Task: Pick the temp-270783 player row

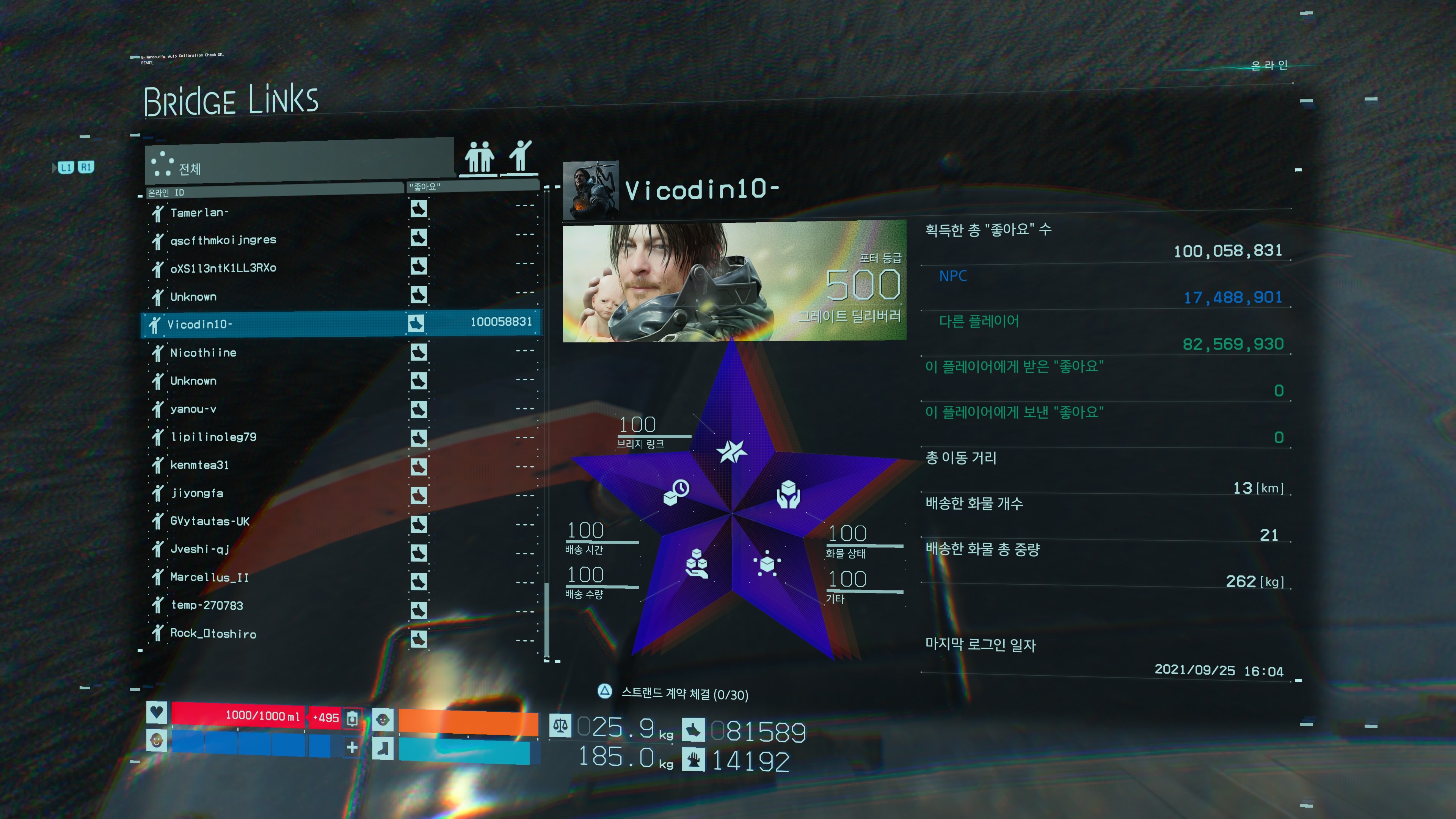Action: (x=206, y=606)
